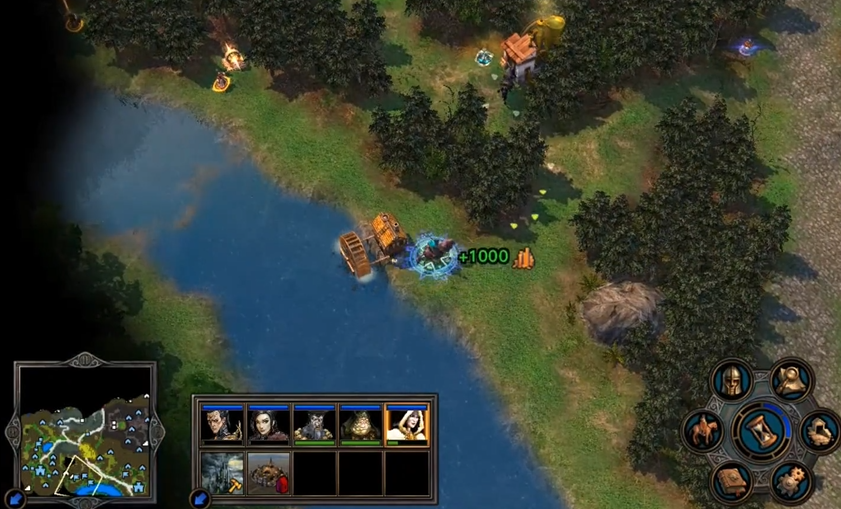Screen dimensions: 841x509
Task: Collapse the hero panel with its blue arrow
Action: pos(200,497)
